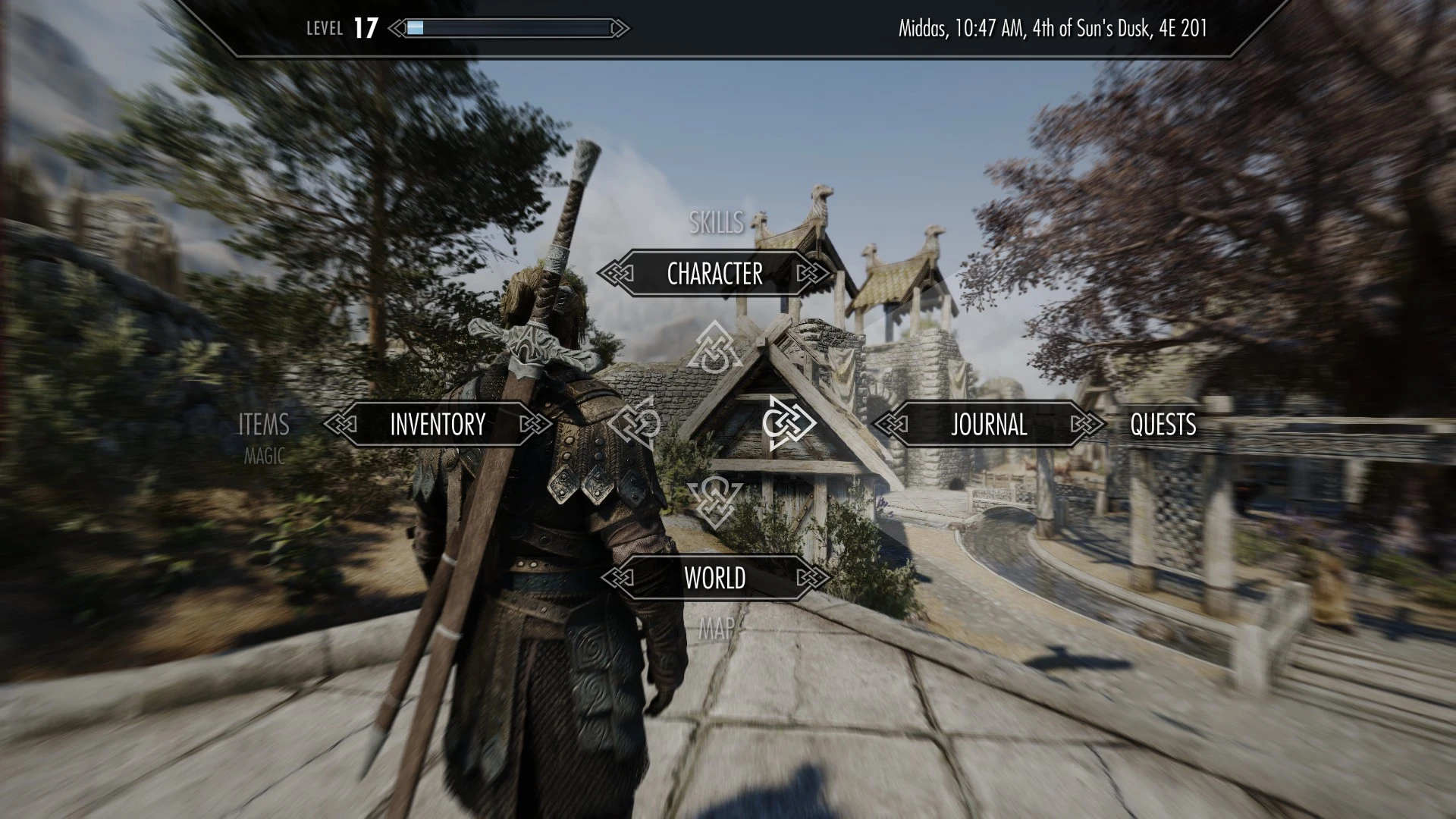Open the Character menu
1456x819 pixels.
[x=714, y=274]
